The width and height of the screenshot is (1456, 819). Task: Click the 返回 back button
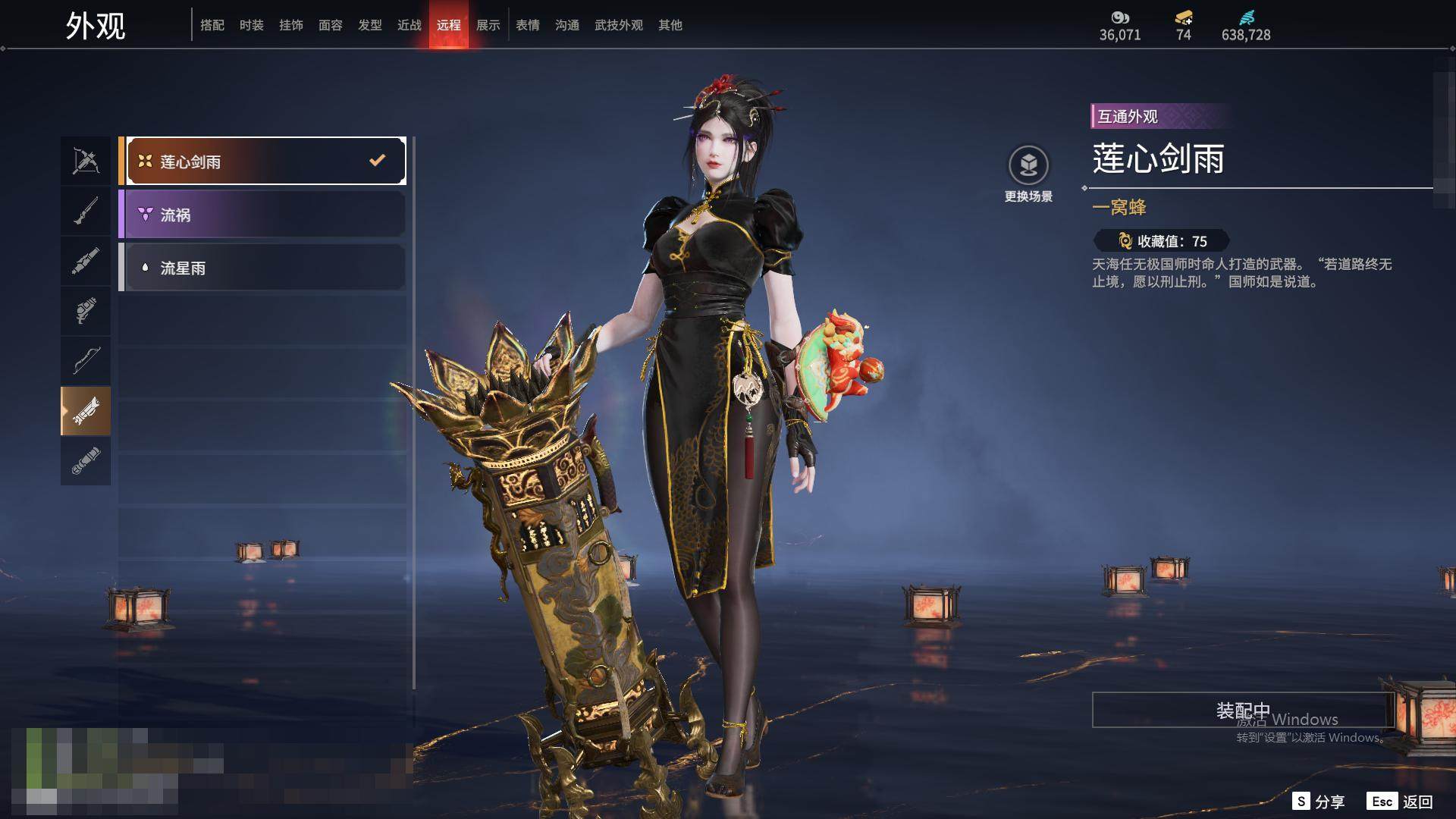[1401, 802]
